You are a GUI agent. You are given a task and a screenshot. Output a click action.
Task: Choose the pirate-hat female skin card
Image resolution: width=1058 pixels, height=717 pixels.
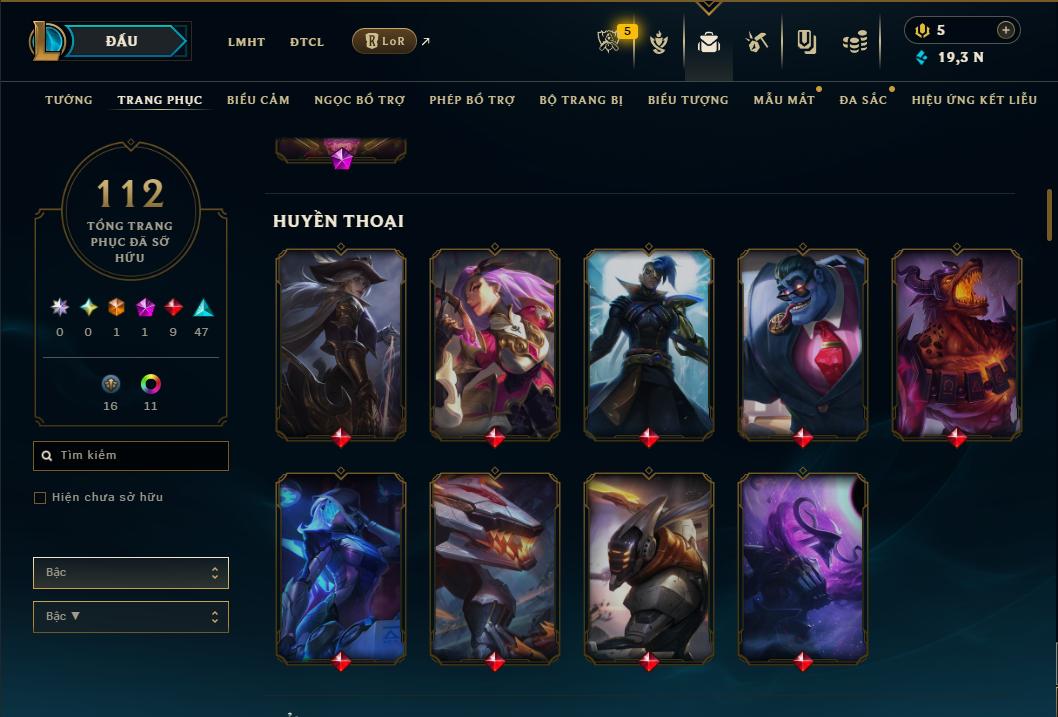(x=341, y=343)
